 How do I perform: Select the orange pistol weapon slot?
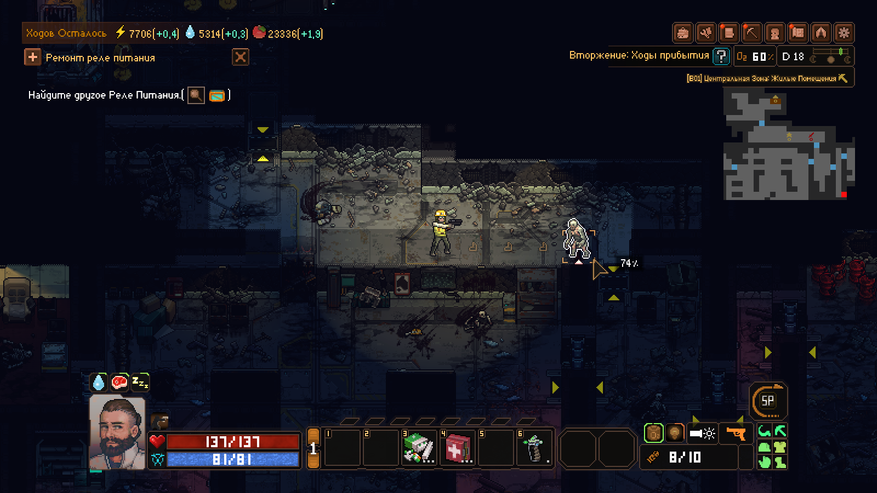[x=736, y=433]
